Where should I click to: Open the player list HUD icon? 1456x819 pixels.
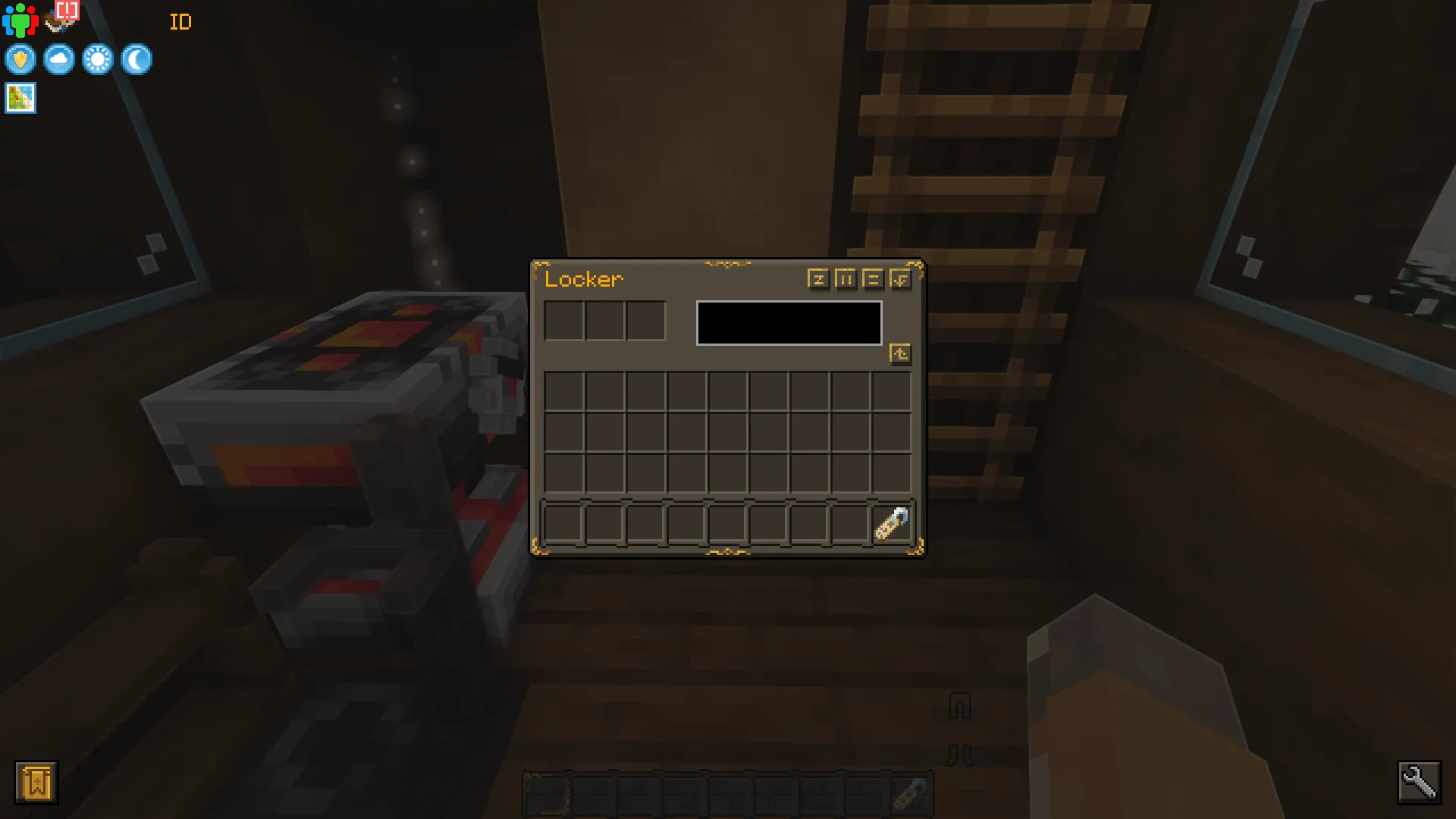[20, 19]
